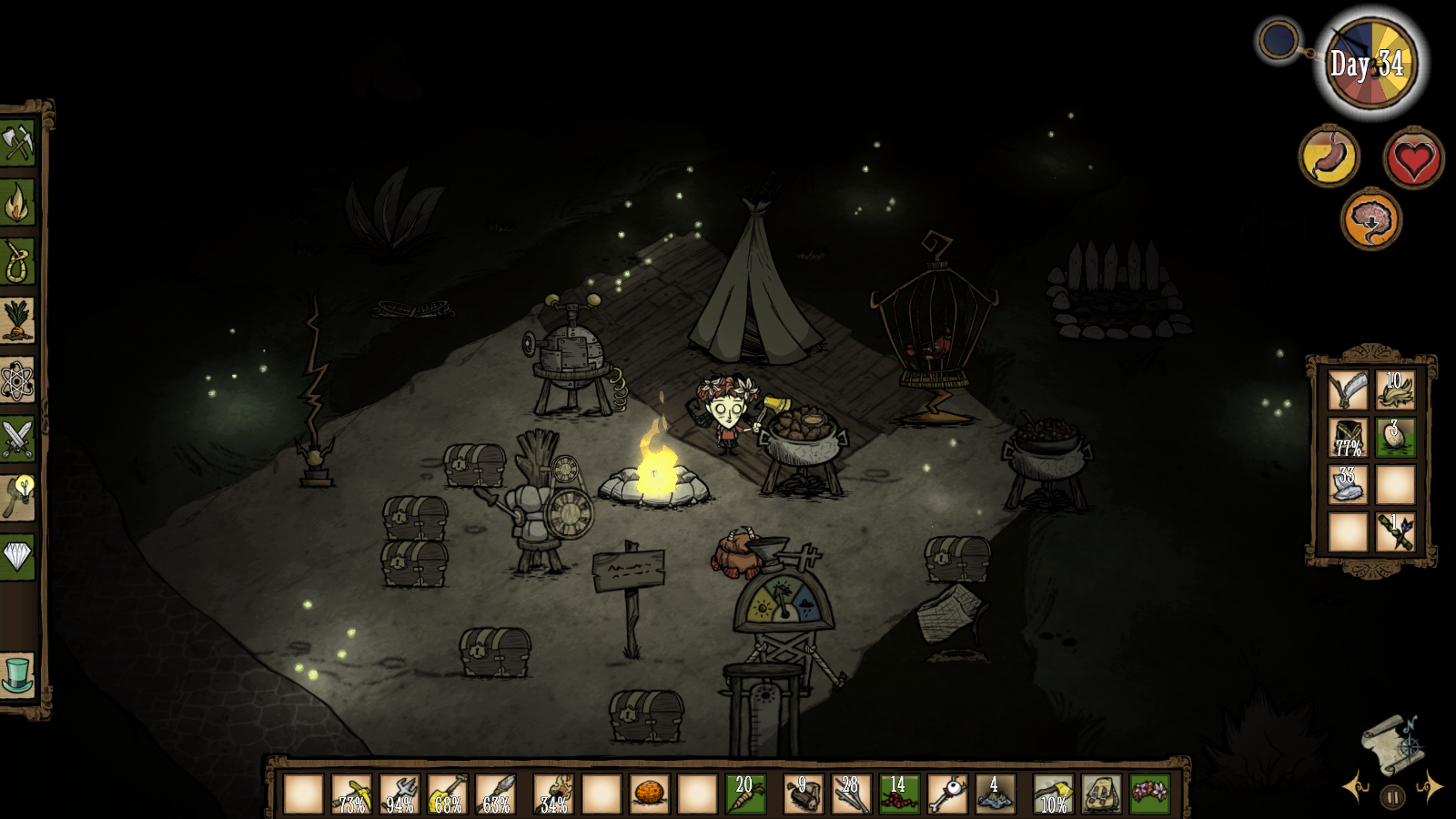Rotate camera with the left arrow
1456x819 pixels.
pos(1356,787)
